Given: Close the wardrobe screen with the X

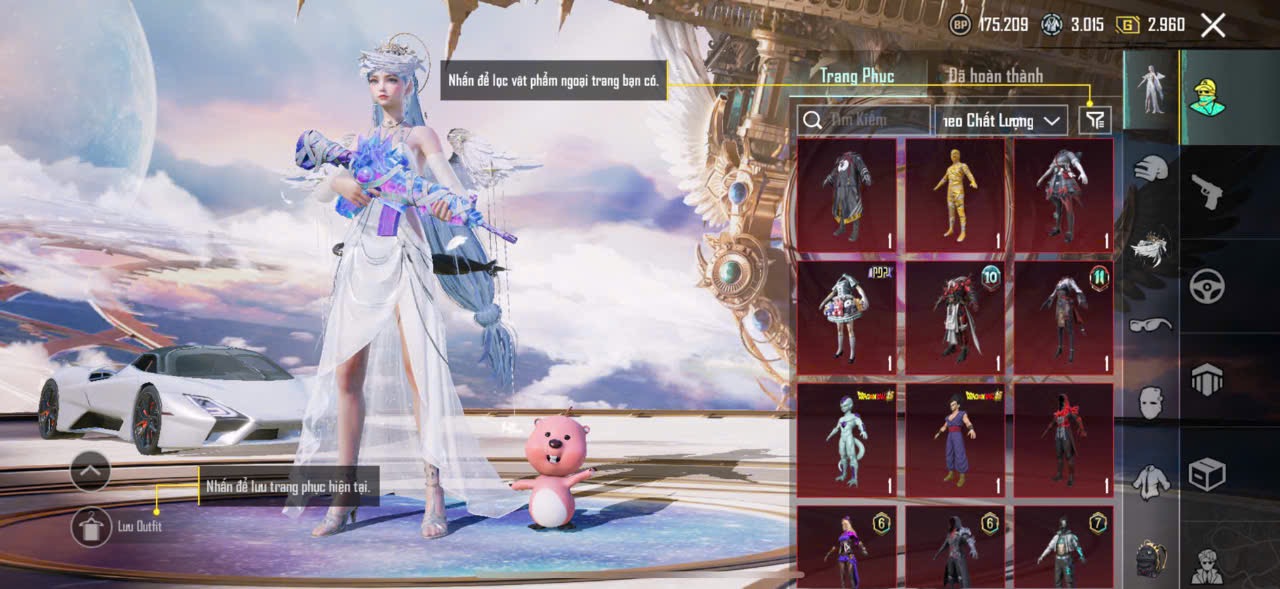Looking at the screenshot, I should [1212, 25].
